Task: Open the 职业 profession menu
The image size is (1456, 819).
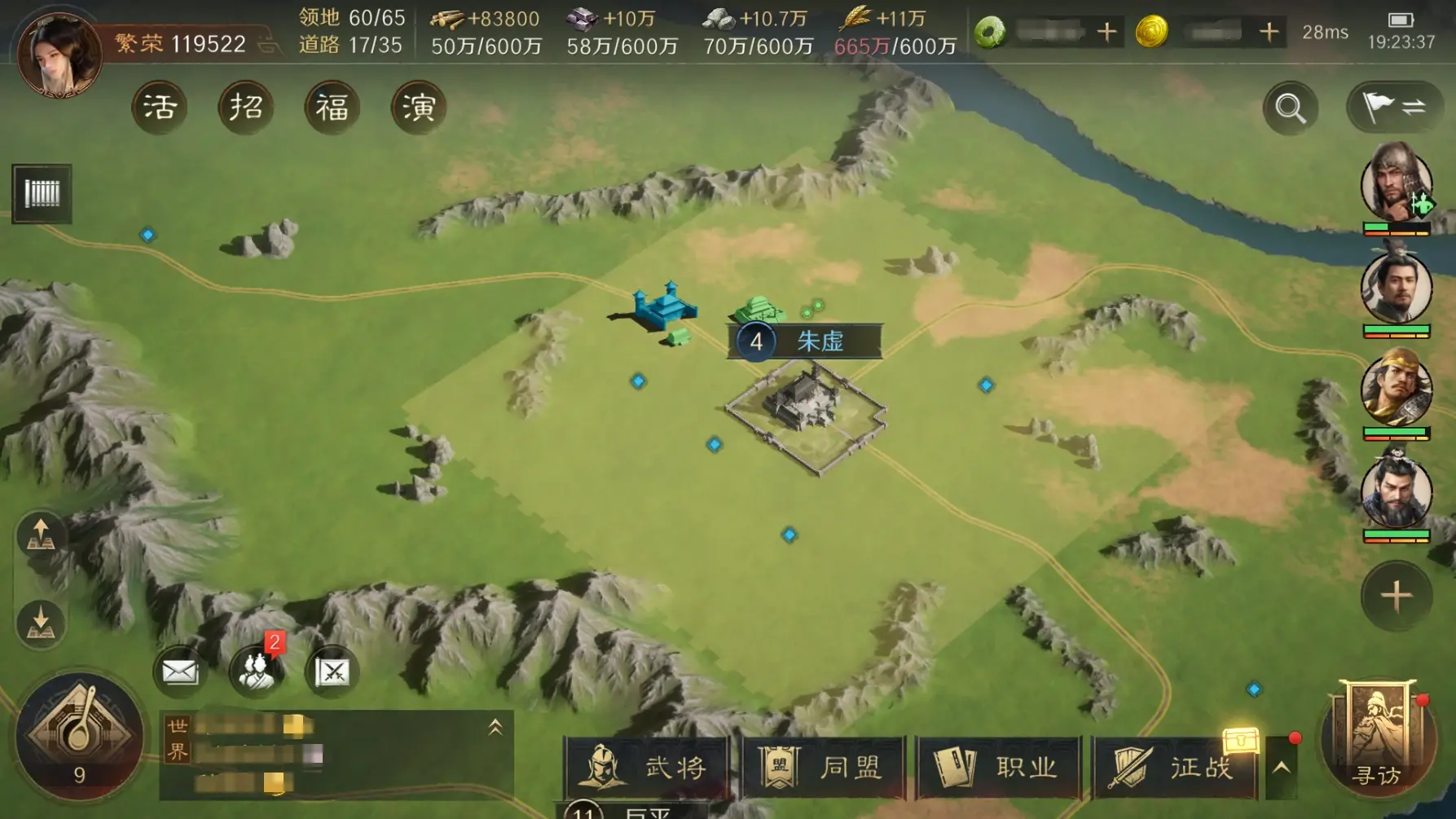Action: [x=999, y=768]
